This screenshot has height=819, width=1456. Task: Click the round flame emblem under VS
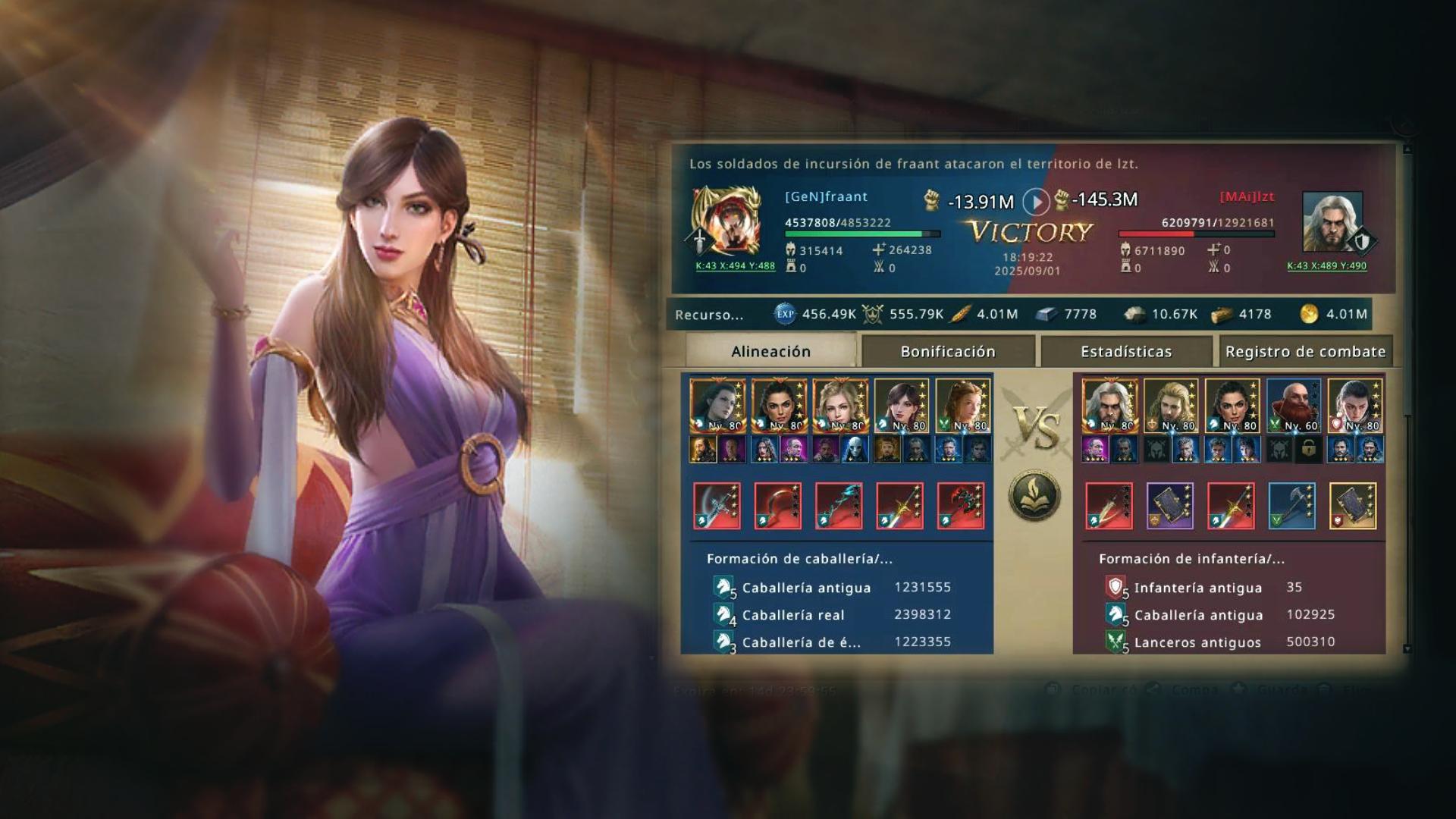[x=1035, y=495]
